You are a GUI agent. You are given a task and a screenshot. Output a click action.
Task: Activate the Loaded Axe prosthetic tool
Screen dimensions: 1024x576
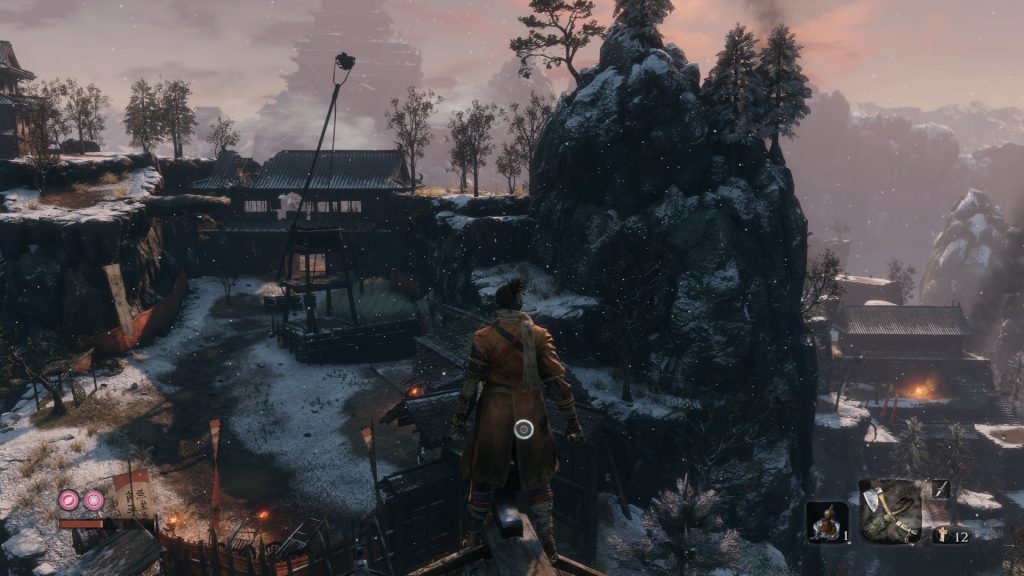coord(890,511)
